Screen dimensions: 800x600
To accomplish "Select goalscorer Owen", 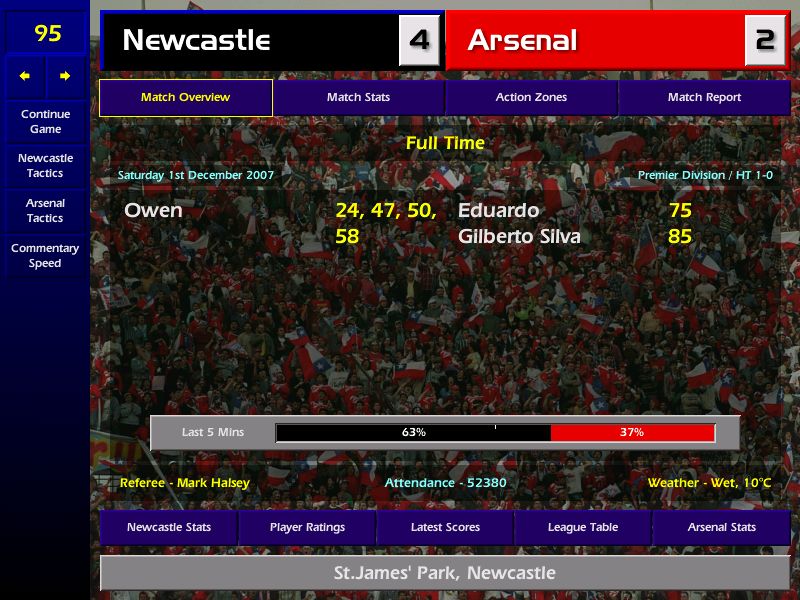I will pyautogui.click(x=153, y=210).
